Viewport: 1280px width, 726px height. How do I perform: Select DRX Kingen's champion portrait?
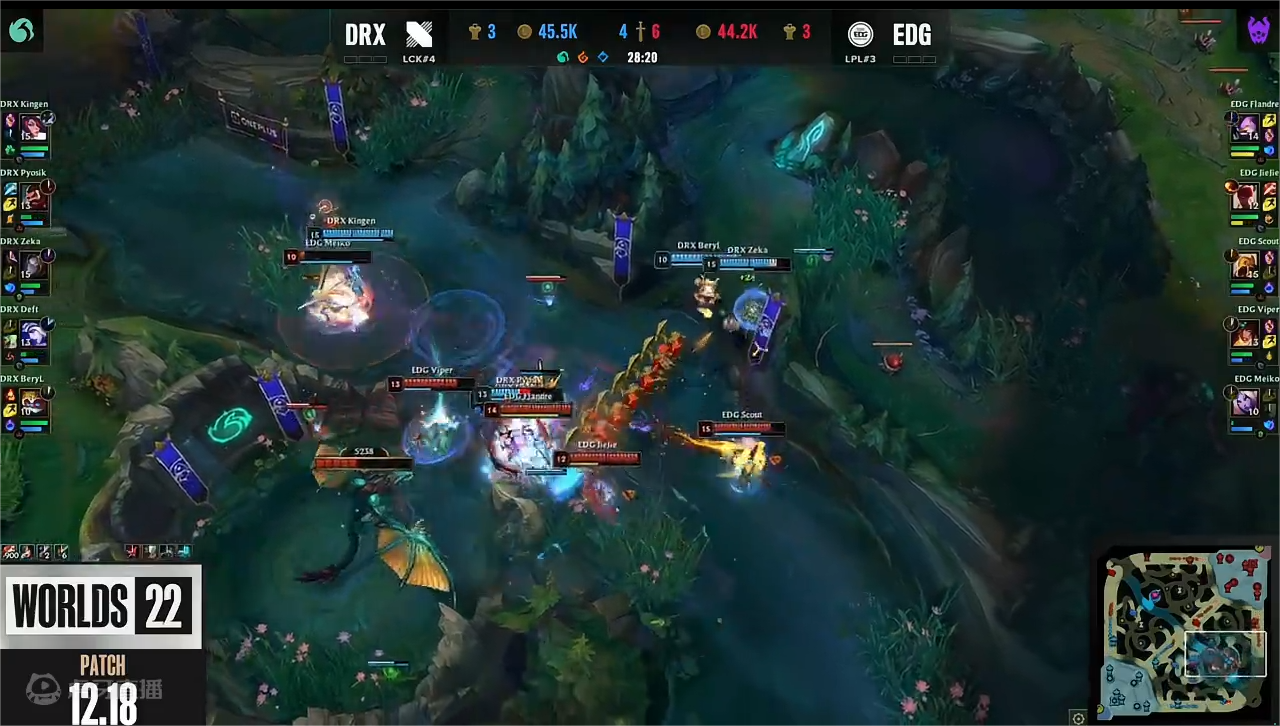point(34,129)
